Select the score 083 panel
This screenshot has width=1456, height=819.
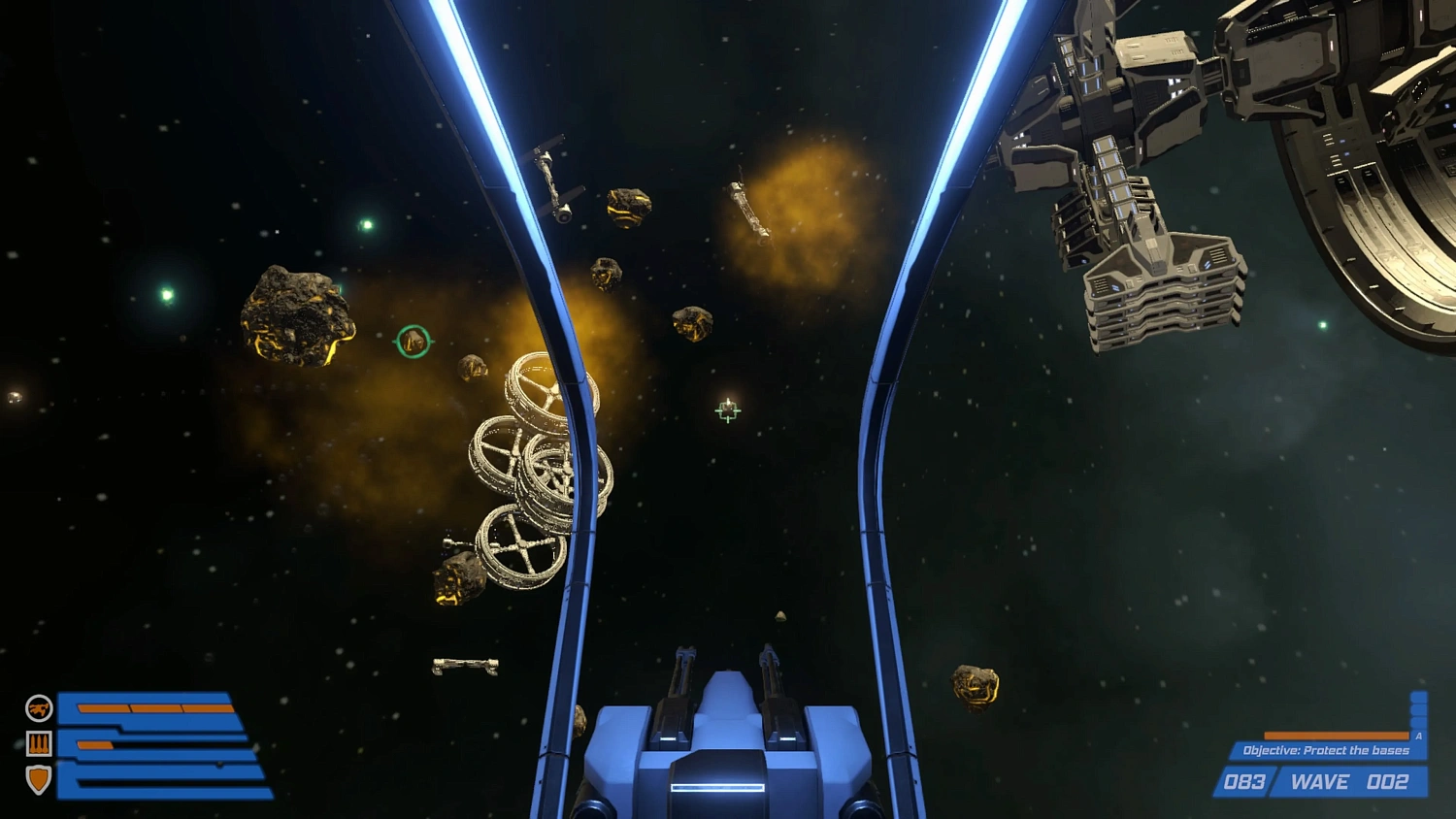click(1245, 782)
